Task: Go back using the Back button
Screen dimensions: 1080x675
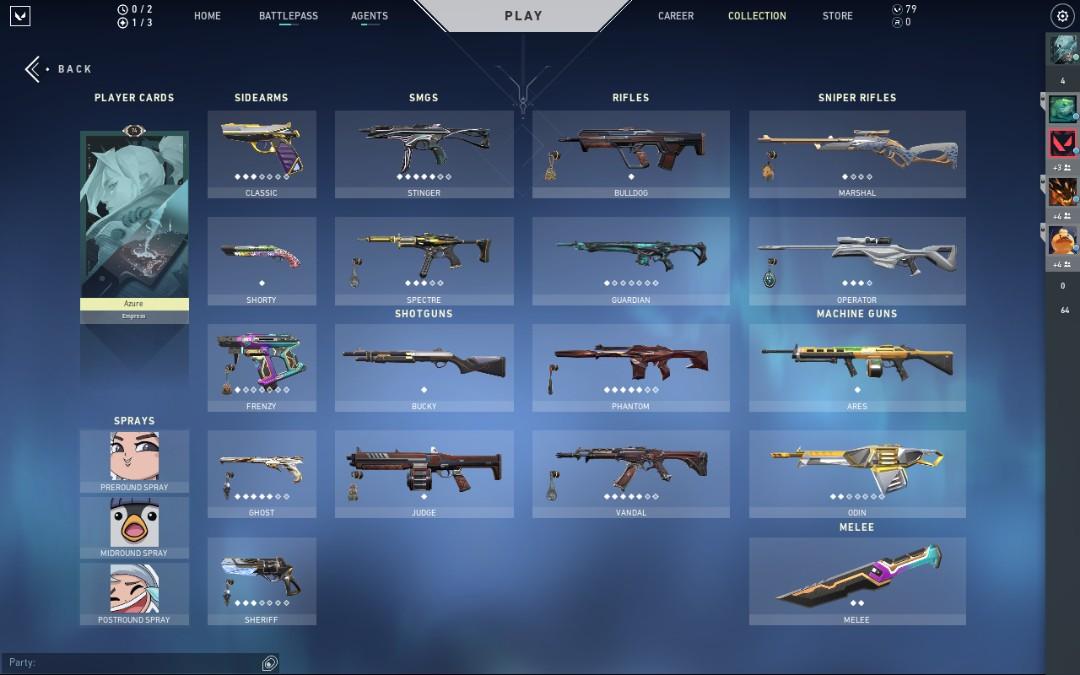Action: click(60, 69)
